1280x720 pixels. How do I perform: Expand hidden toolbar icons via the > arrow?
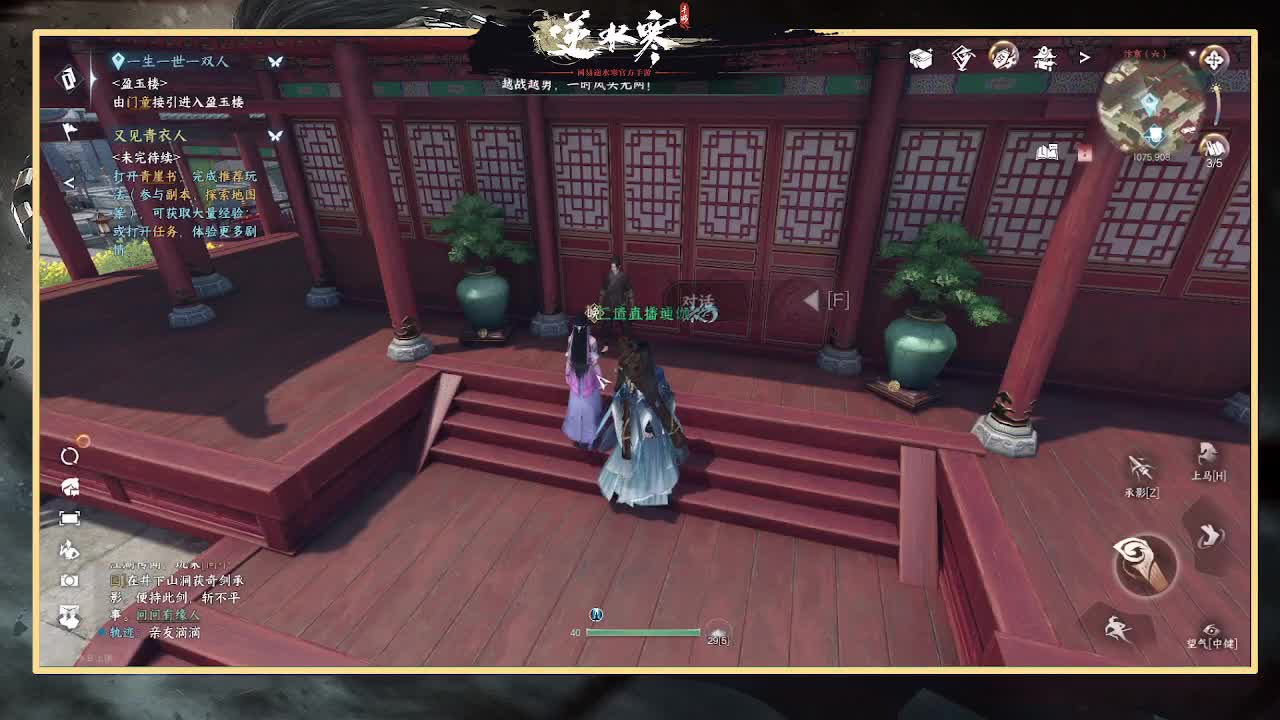pos(1083,59)
